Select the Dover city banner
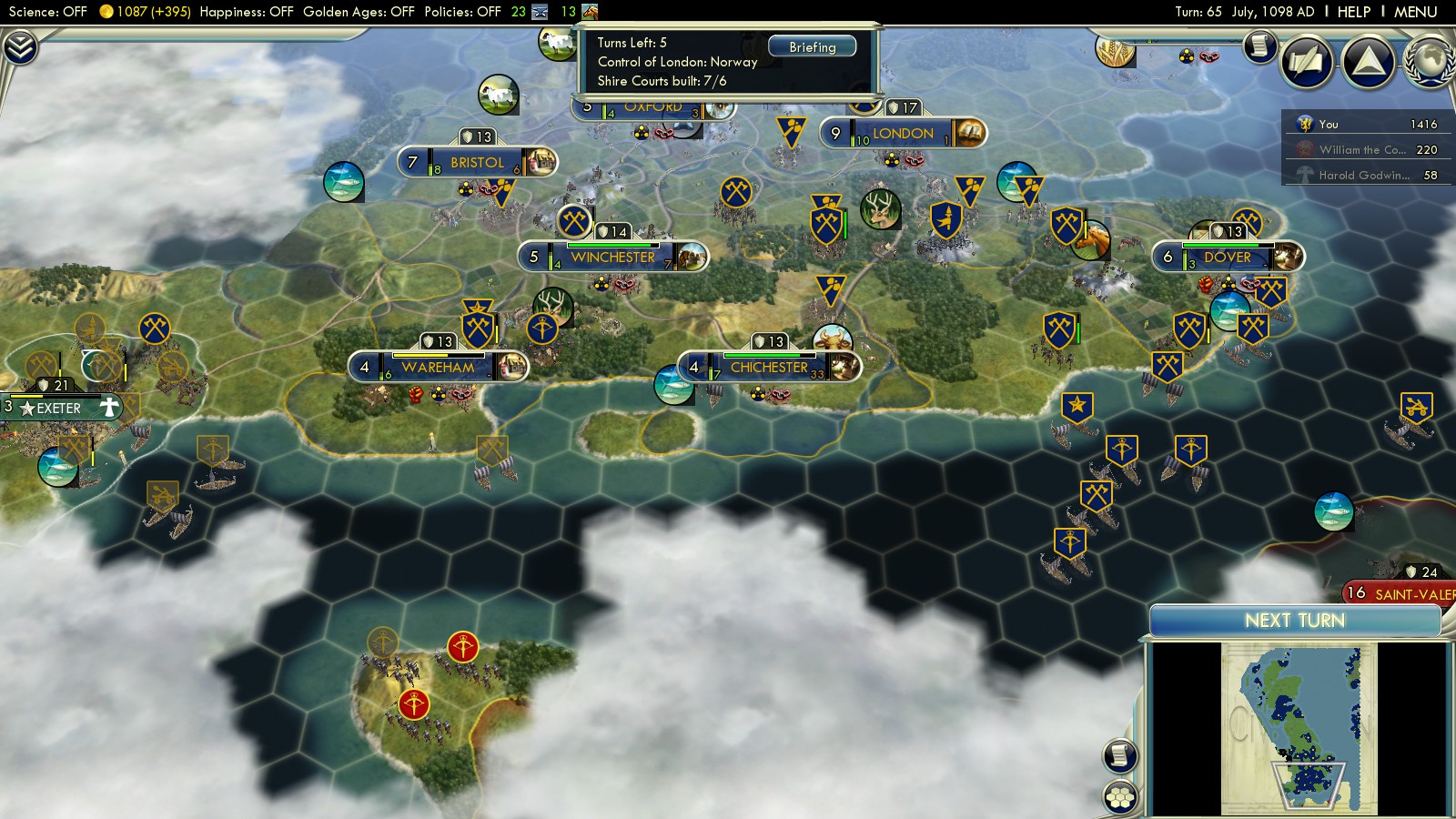Viewport: 1456px width, 819px height. pos(1228,258)
